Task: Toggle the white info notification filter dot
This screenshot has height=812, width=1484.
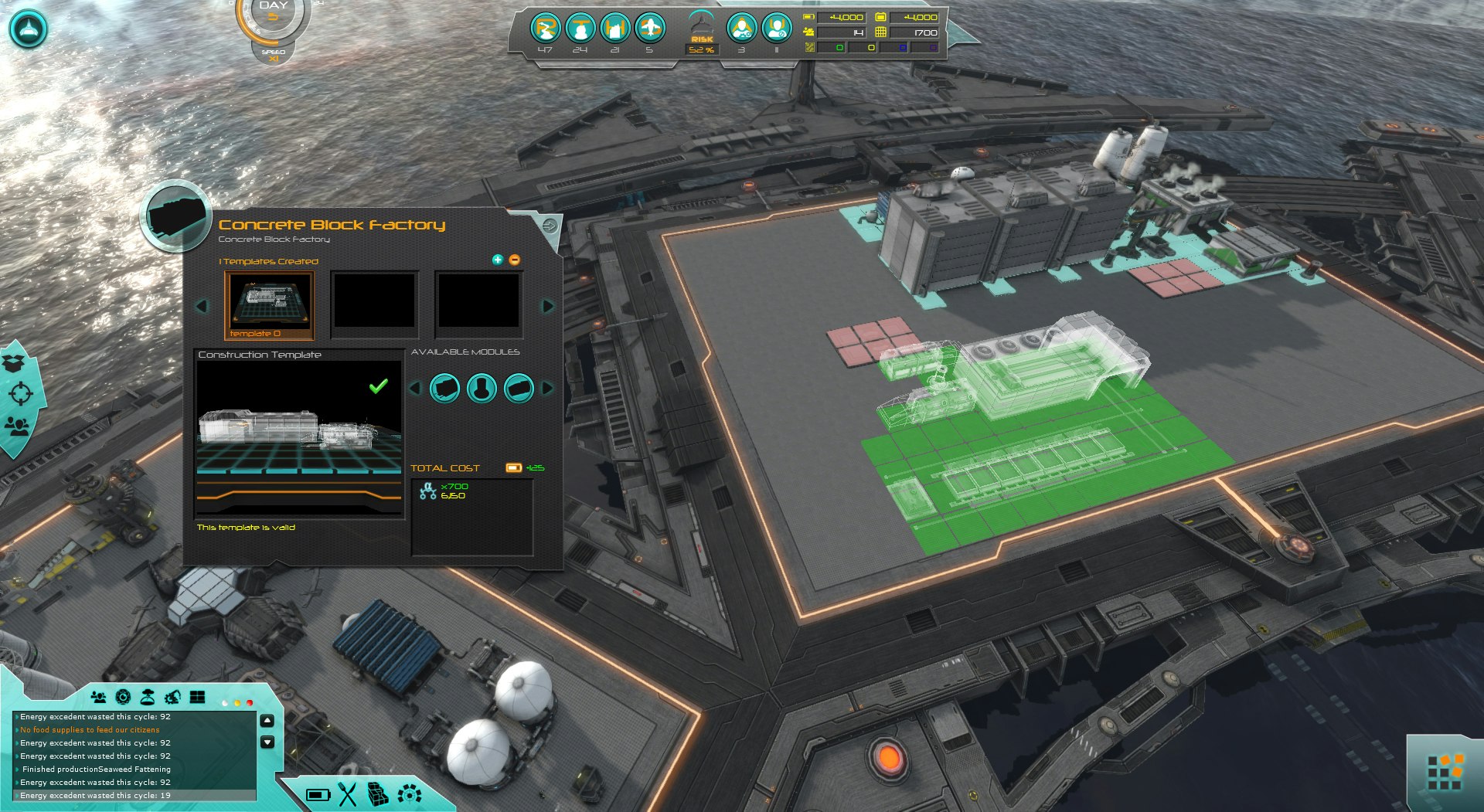Action: [x=225, y=703]
